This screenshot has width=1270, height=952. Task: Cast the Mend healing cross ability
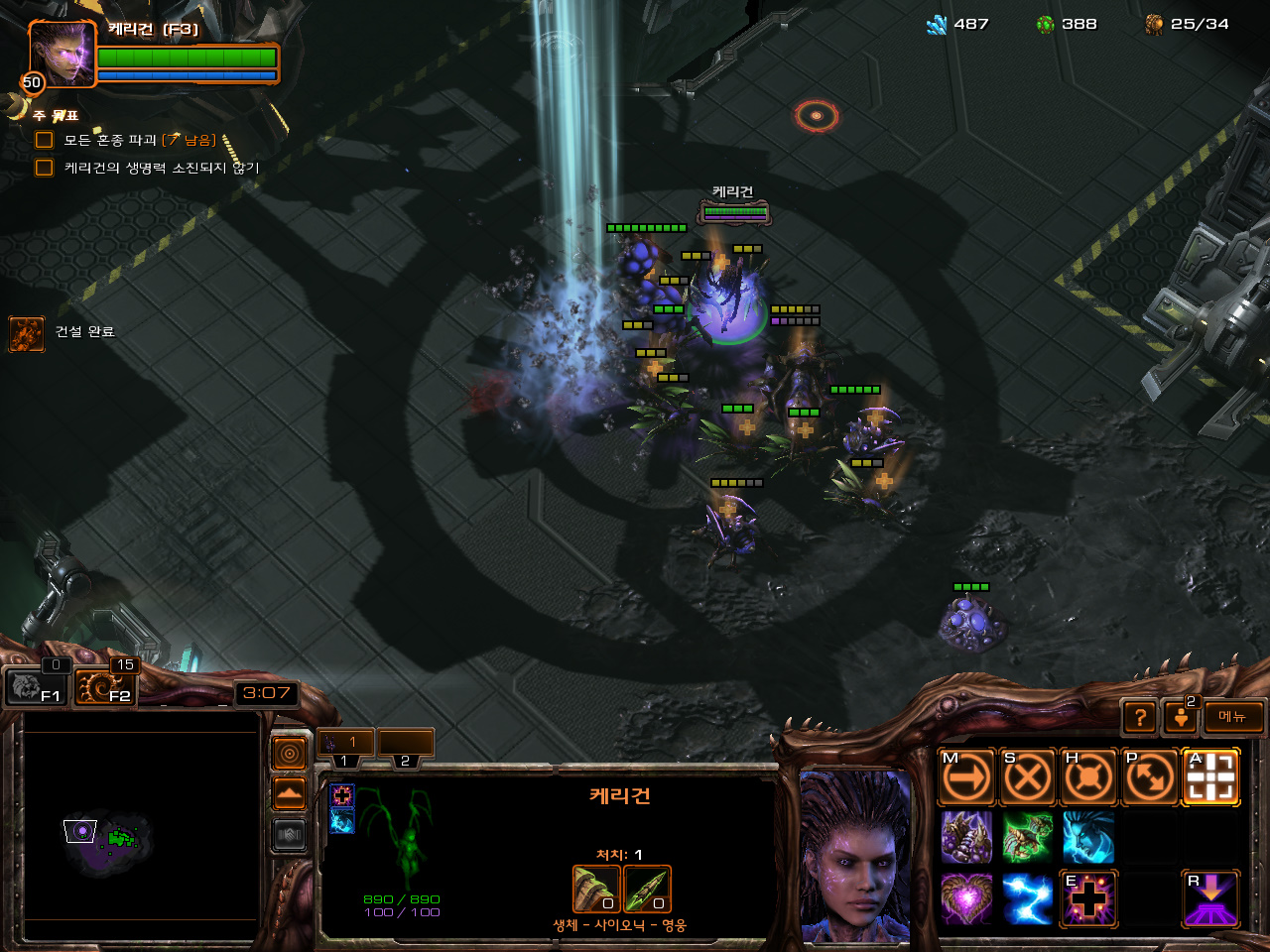(x=1088, y=898)
